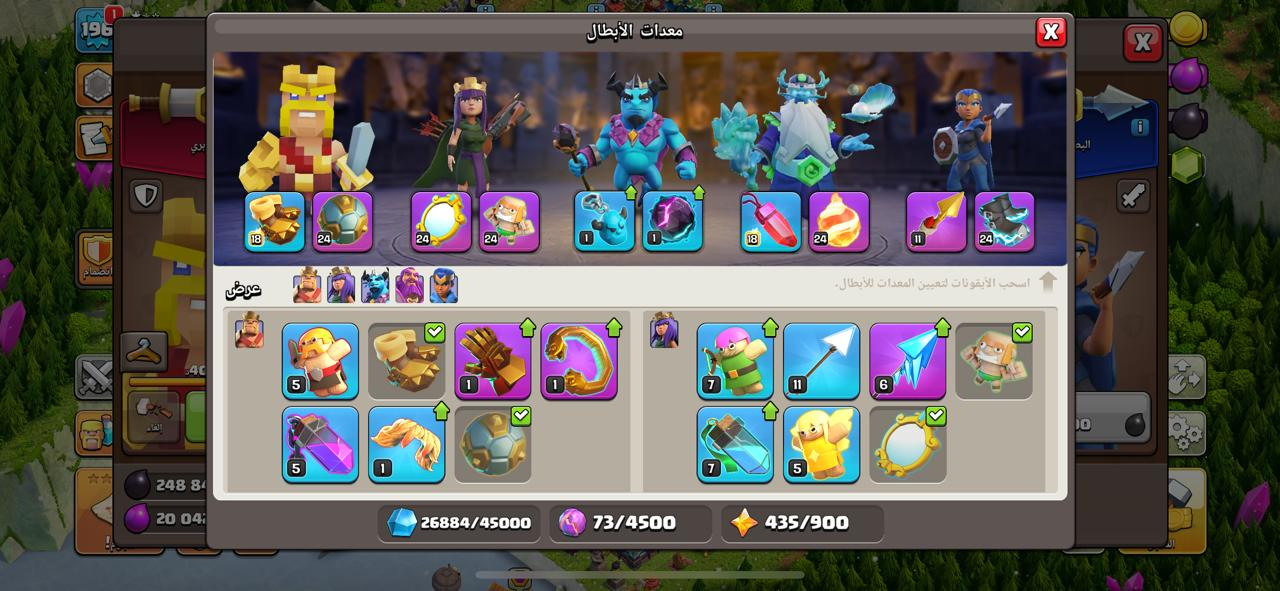This screenshot has height=591, width=1280.
Task: Choose the equipped Rocket Spear slot
Action: coord(936,221)
